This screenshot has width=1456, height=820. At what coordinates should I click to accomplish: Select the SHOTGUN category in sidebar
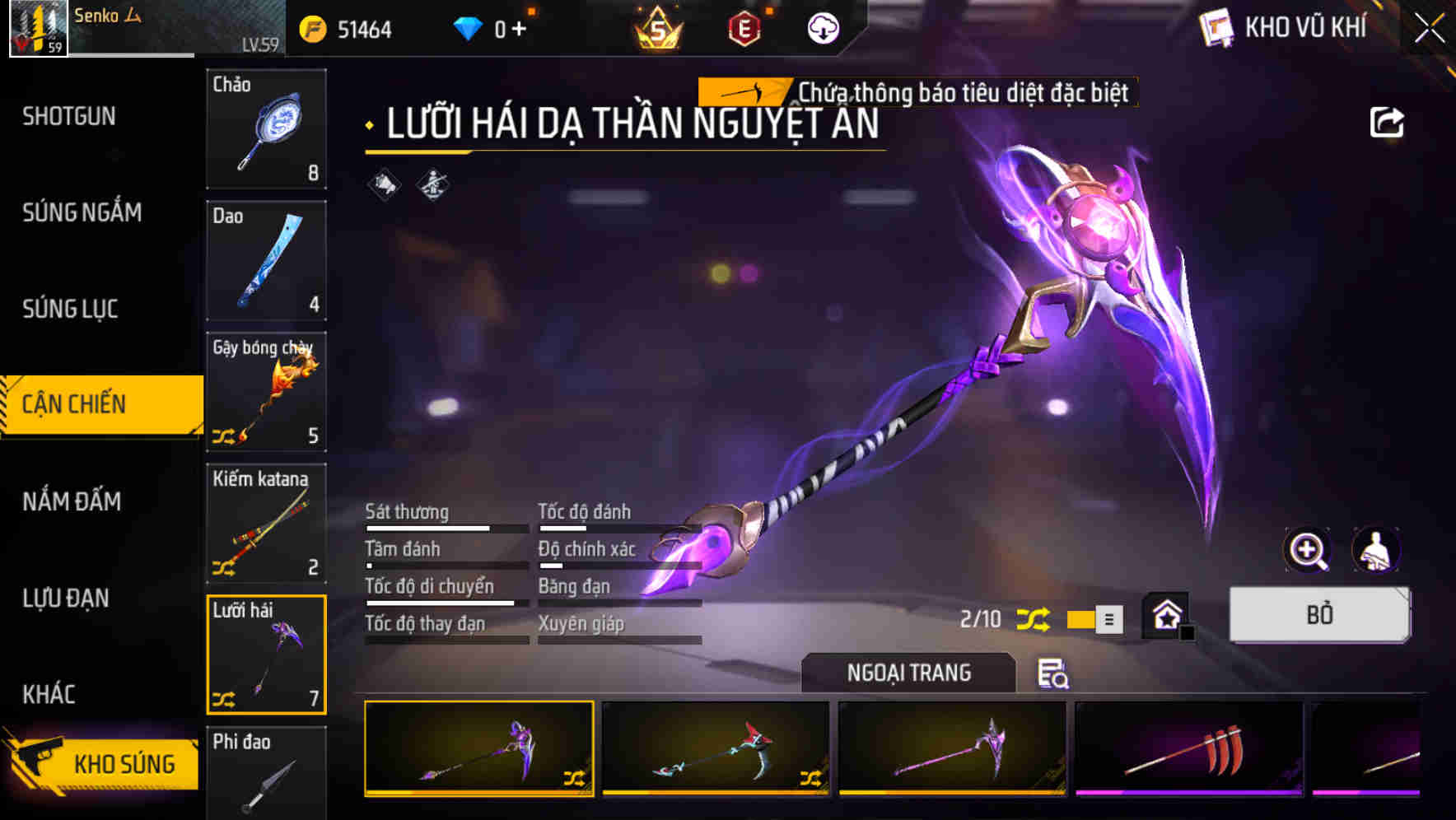68,116
